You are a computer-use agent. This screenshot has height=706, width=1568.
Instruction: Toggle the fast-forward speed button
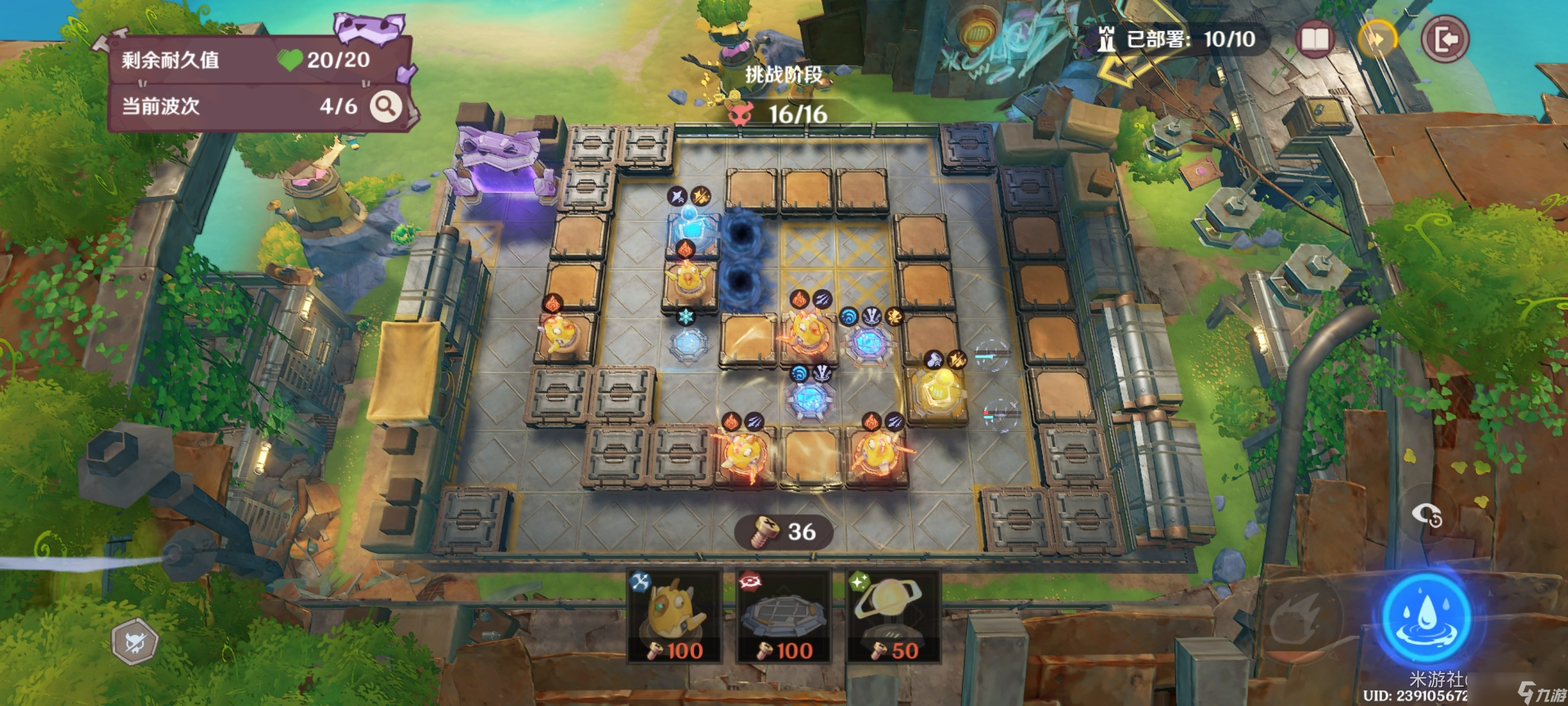point(1378,40)
